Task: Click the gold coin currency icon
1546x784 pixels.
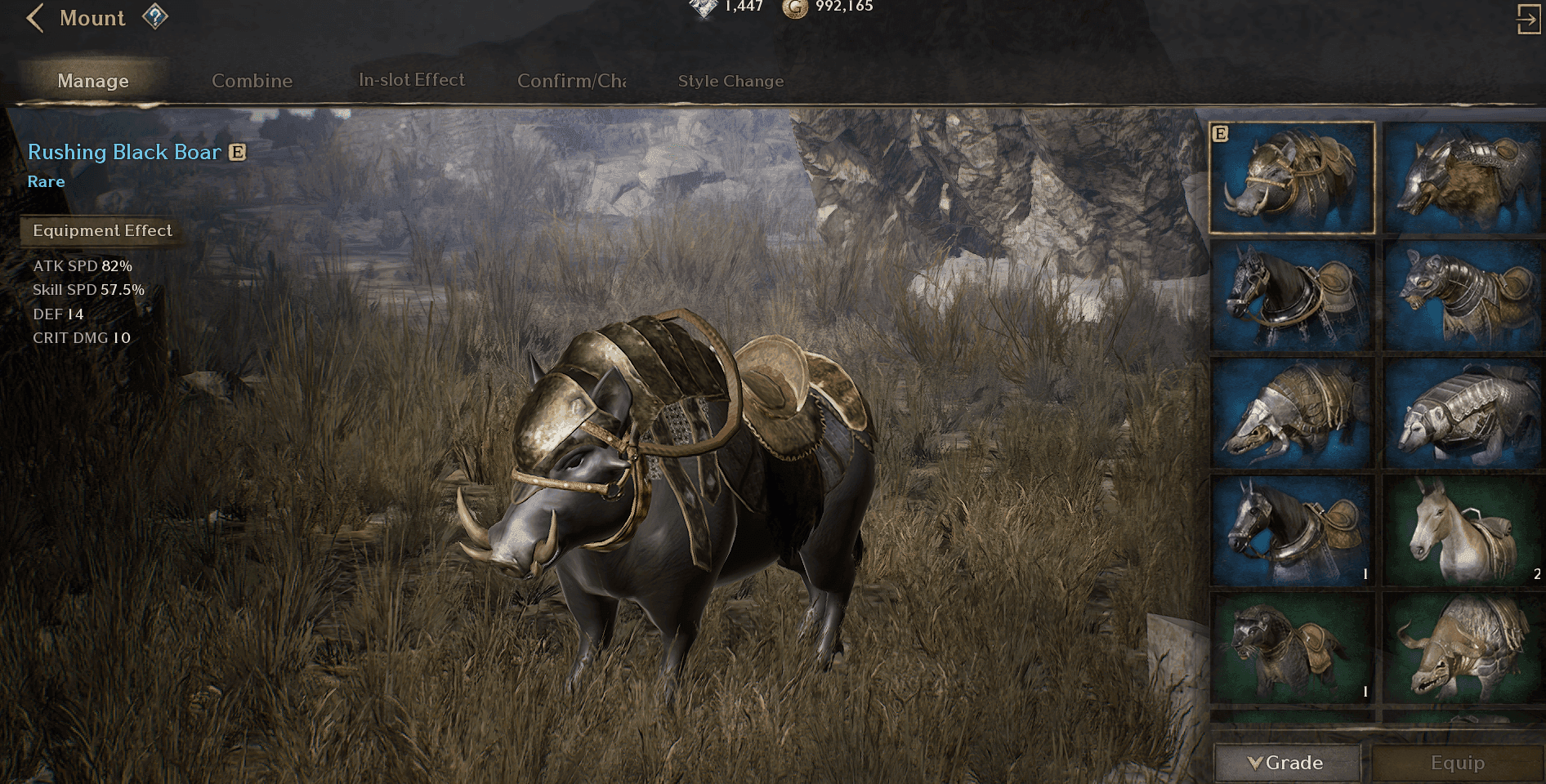Action: click(x=795, y=7)
